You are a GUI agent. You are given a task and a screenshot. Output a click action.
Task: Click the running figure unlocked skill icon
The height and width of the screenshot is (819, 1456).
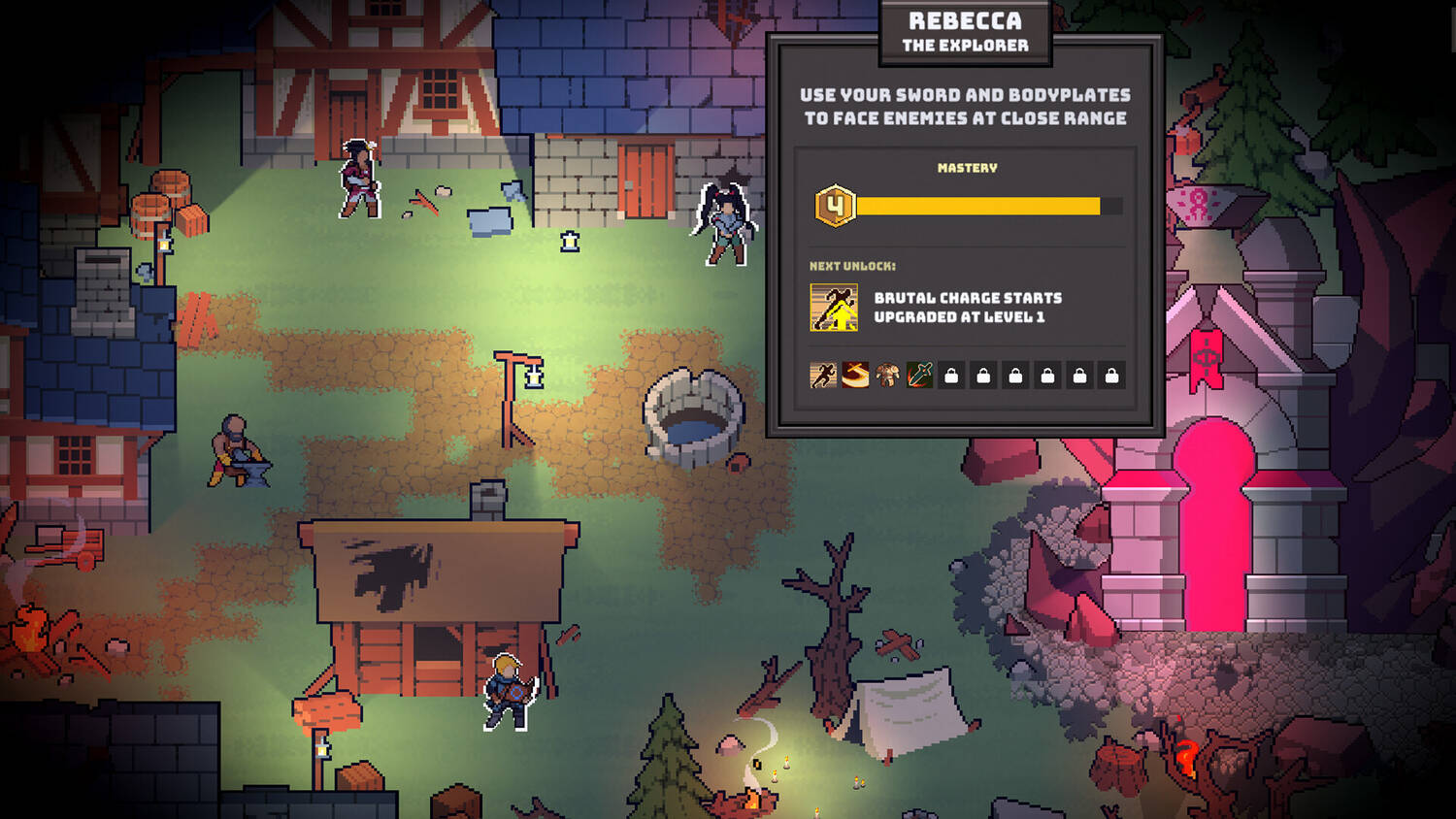tap(823, 376)
